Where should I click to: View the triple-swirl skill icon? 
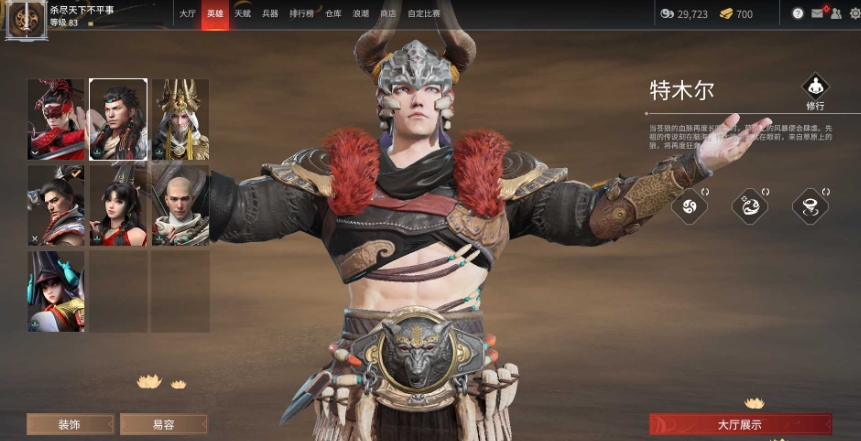click(x=689, y=206)
